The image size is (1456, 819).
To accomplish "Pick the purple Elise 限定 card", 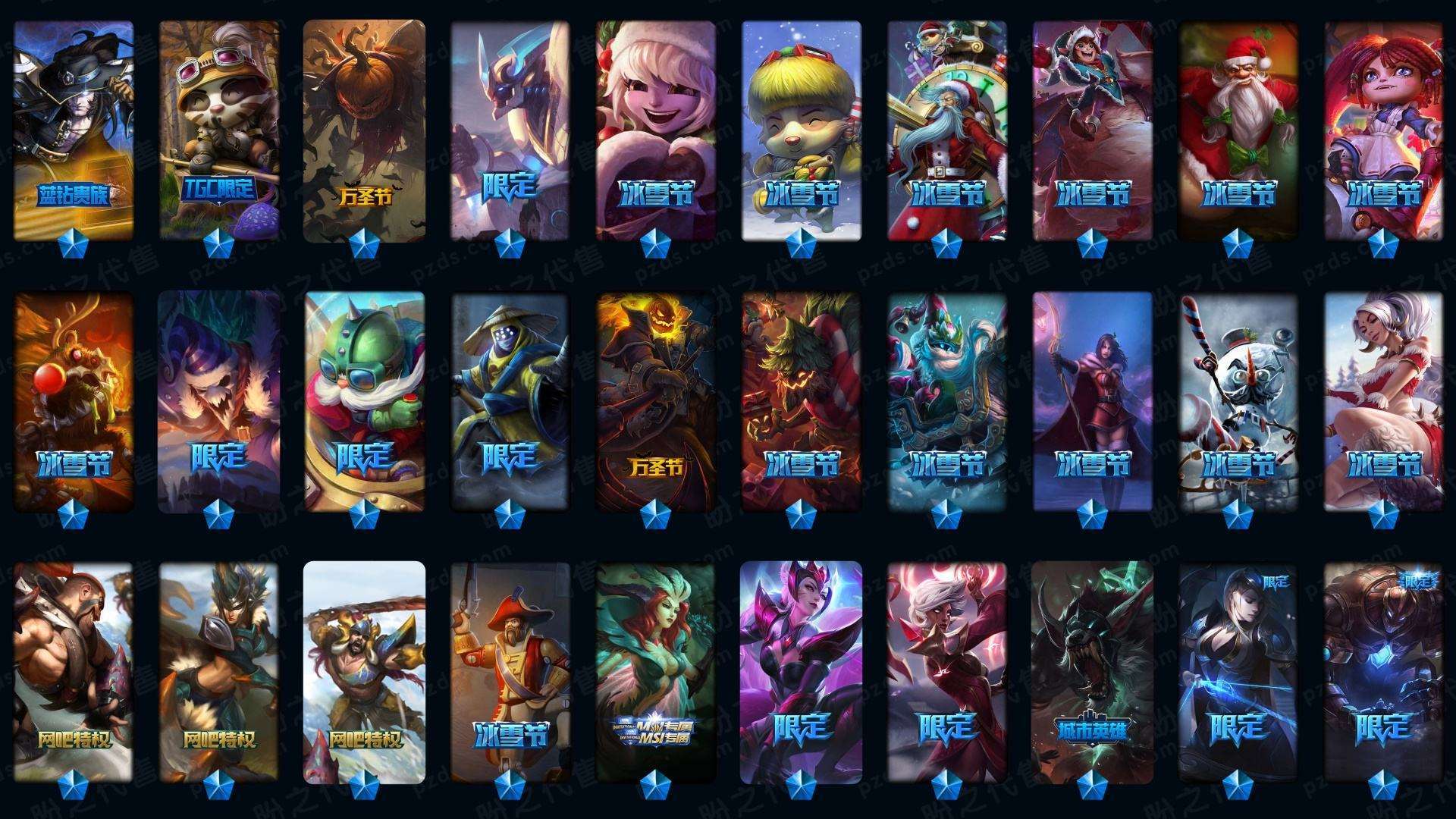I will 802,671.
